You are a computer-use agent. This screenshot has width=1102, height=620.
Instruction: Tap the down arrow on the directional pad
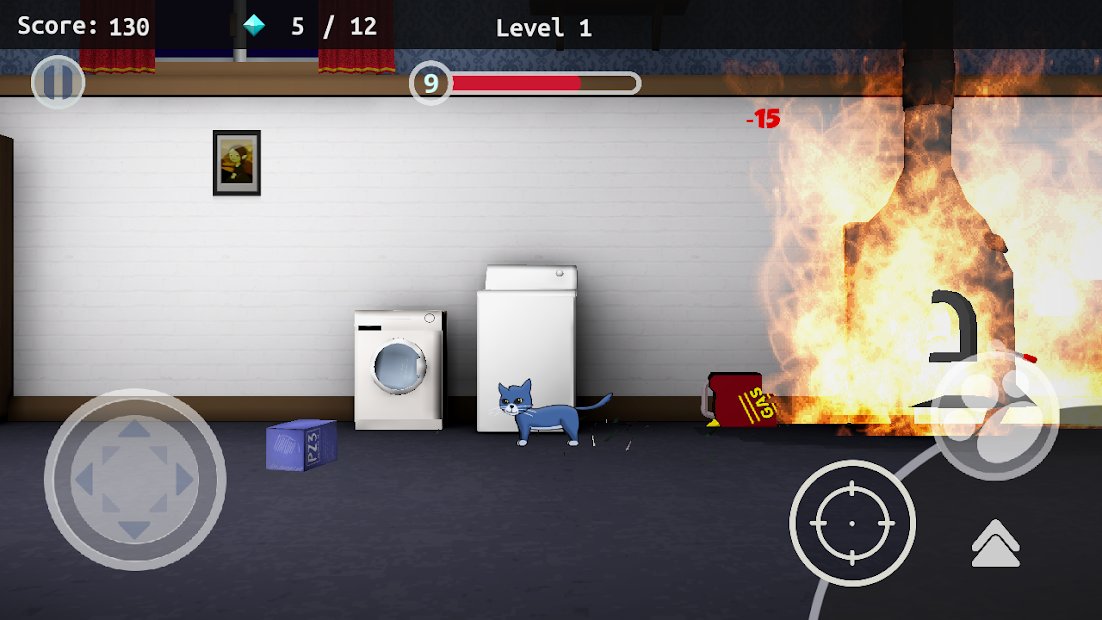point(135,529)
